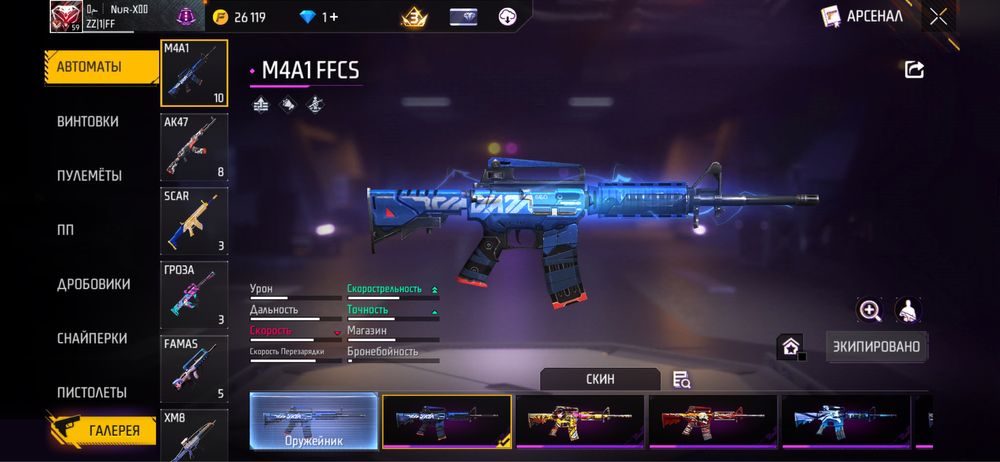
Task: Click the Экипировано button
Action: tap(877, 347)
